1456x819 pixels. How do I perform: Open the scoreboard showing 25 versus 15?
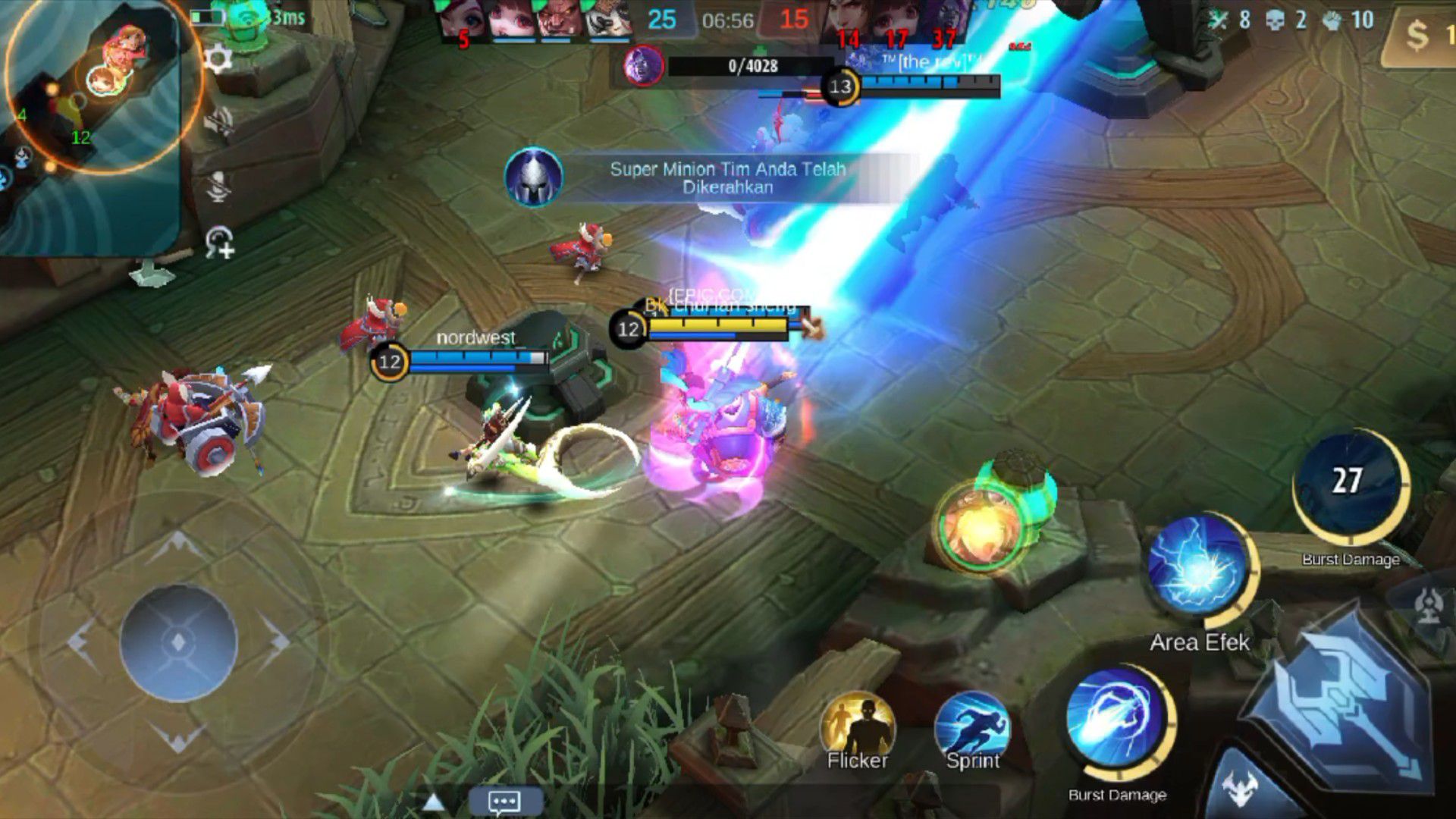tap(726, 20)
